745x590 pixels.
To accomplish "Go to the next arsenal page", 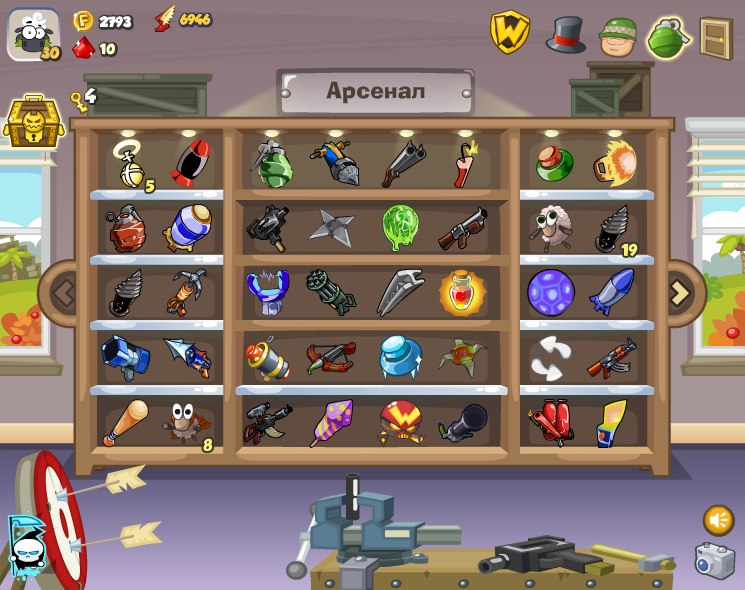I will (x=681, y=293).
